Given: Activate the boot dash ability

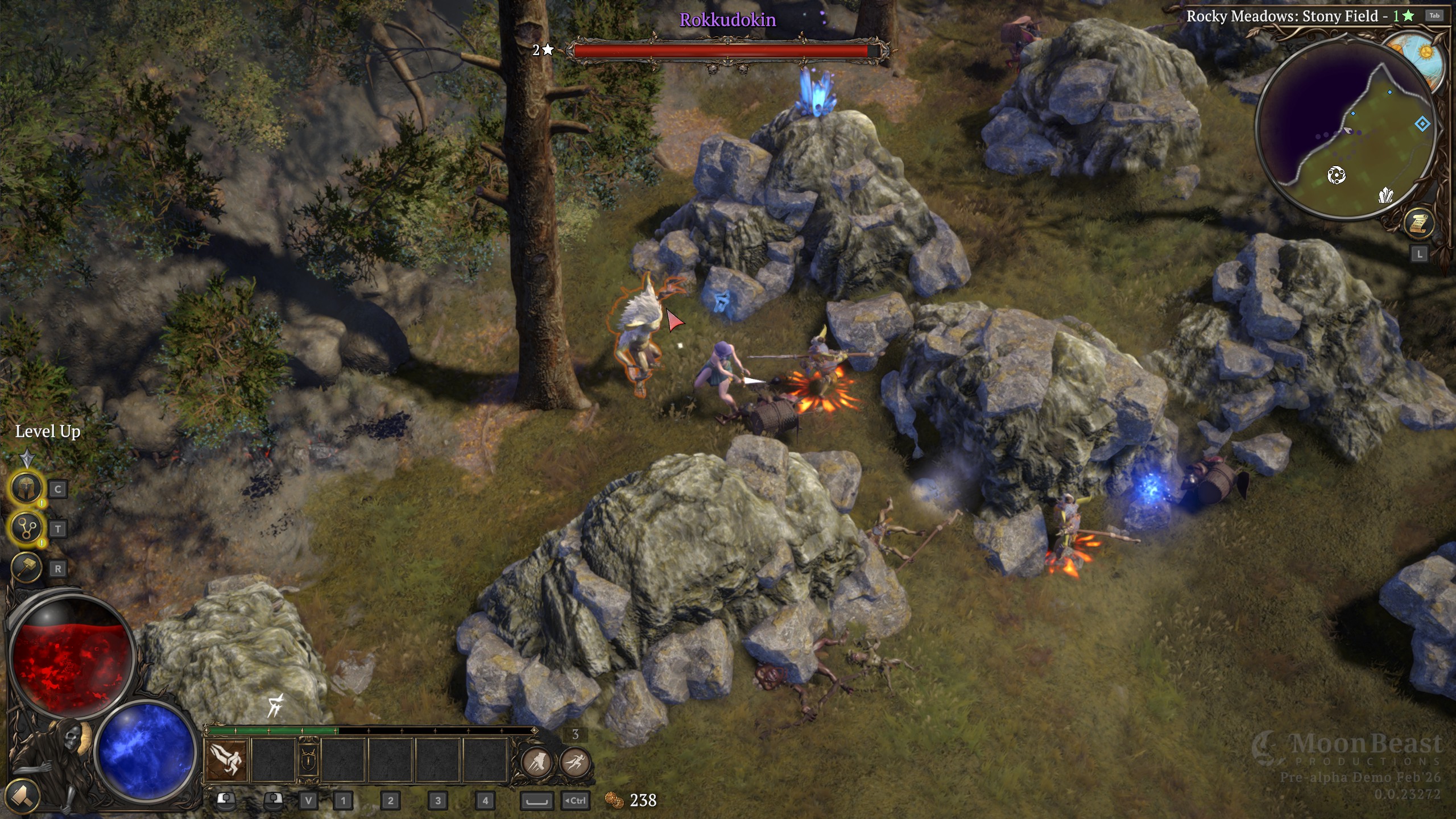Looking at the screenshot, I should pyautogui.click(x=536, y=762).
